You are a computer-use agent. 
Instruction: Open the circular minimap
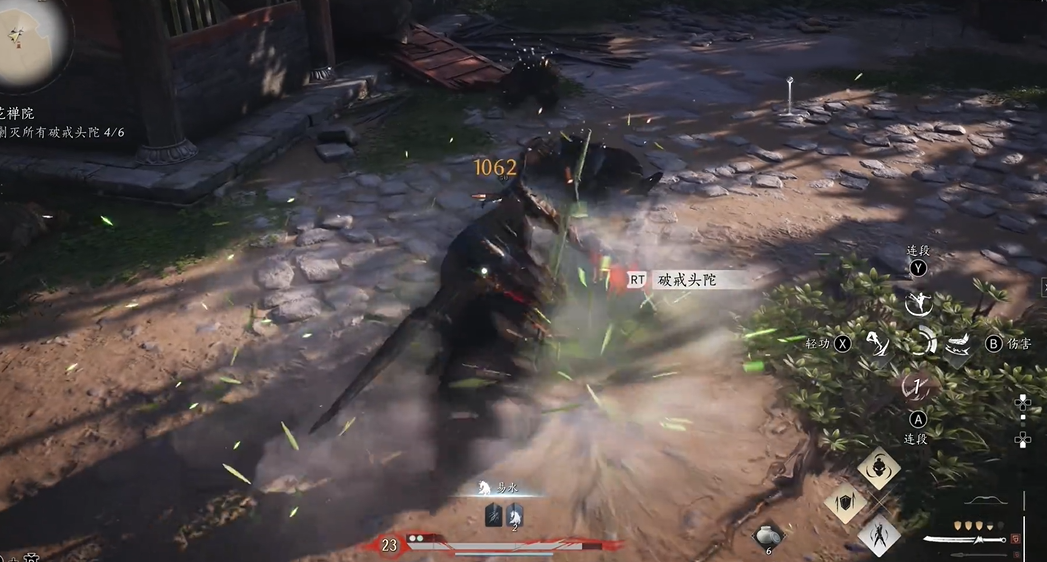point(30,41)
